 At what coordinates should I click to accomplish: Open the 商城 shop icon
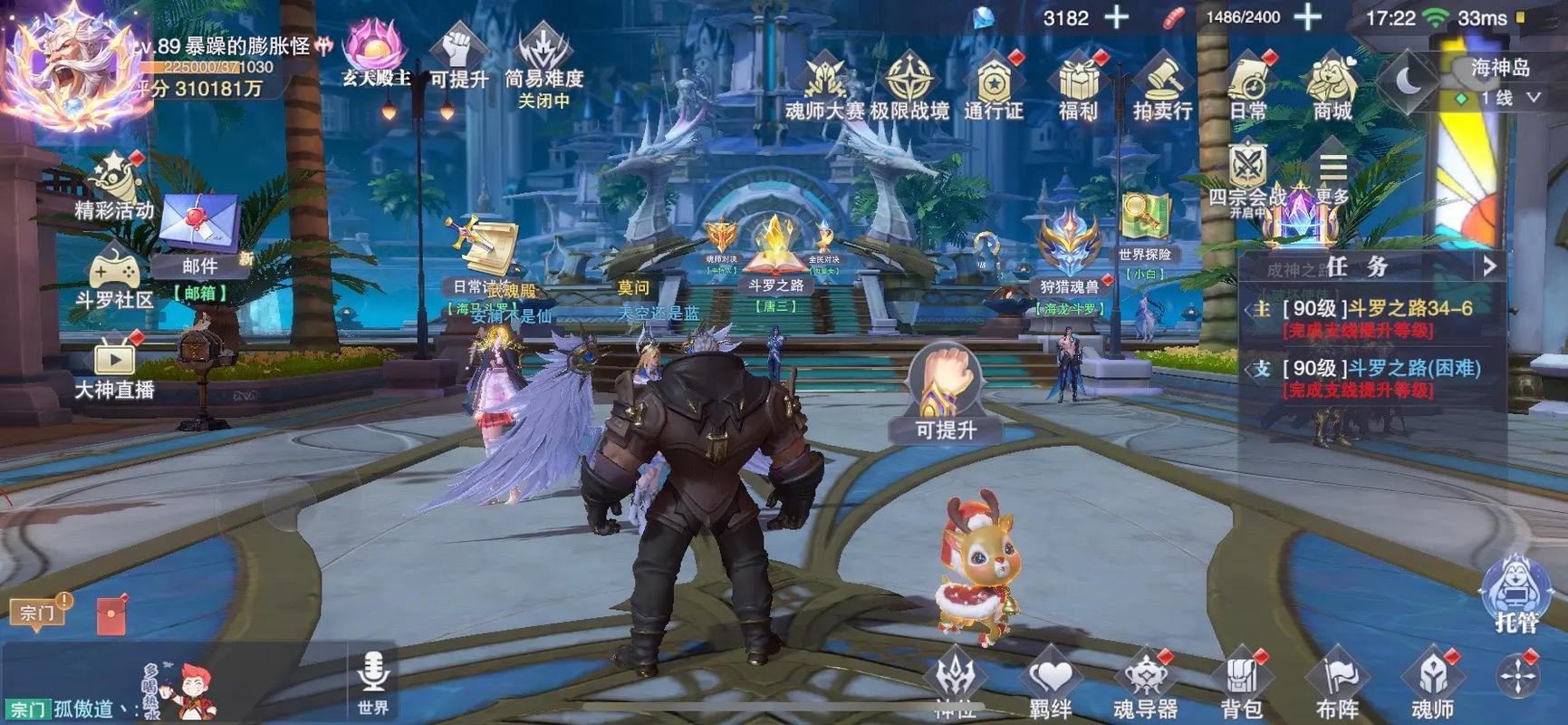click(1332, 86)
